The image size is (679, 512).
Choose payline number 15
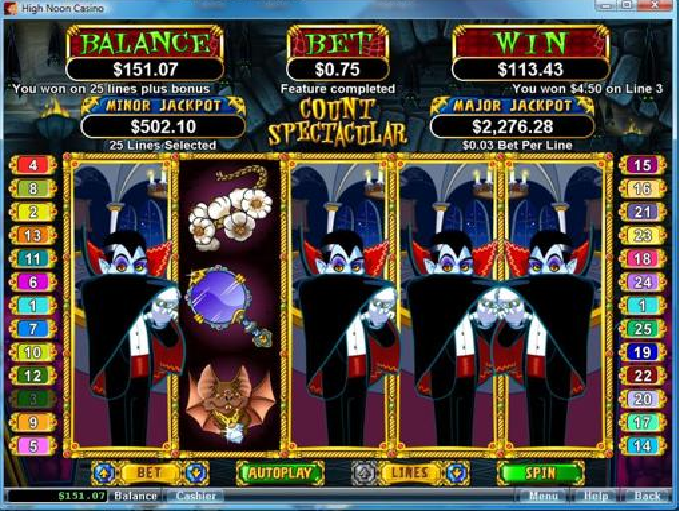coord(642,165)
